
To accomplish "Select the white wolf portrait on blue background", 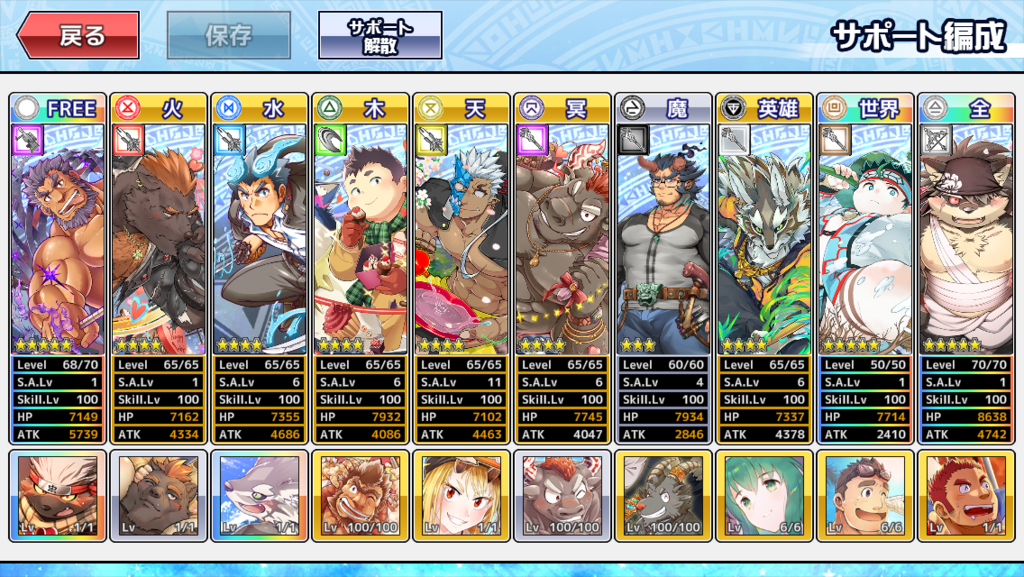I will [x=260, y=496].
